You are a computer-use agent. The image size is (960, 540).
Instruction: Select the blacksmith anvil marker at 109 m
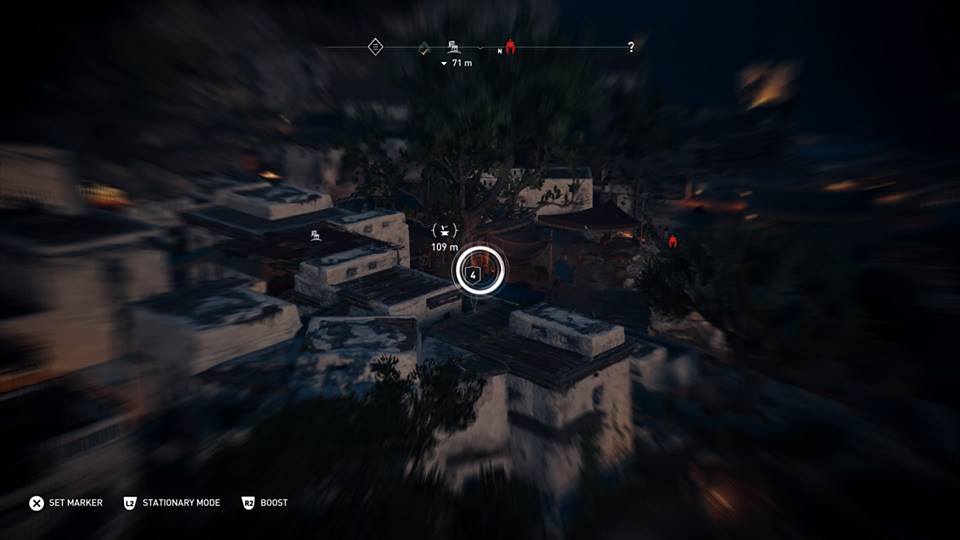pos(444,231)
